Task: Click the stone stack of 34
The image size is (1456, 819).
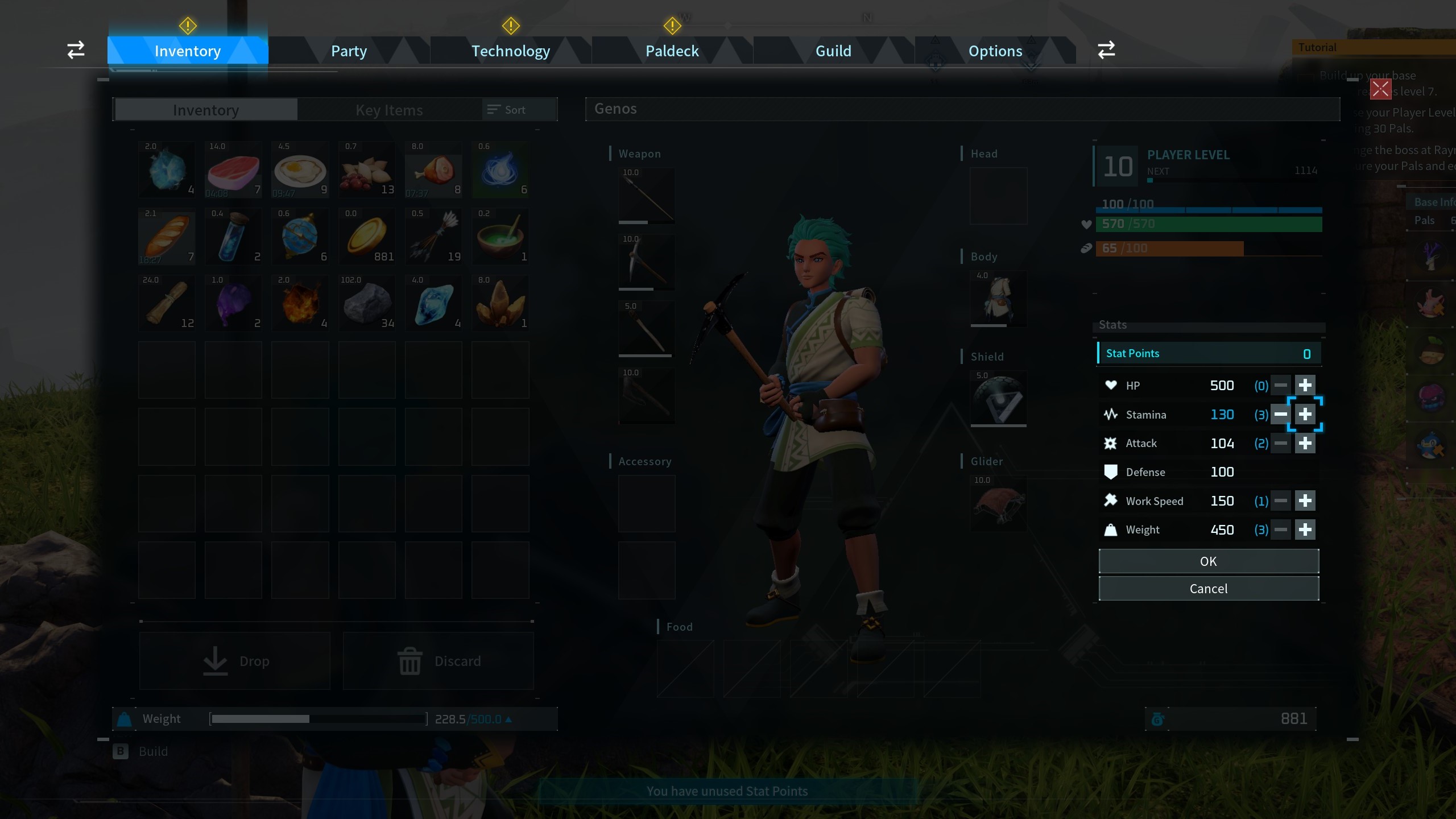Action: pos(367,303)
